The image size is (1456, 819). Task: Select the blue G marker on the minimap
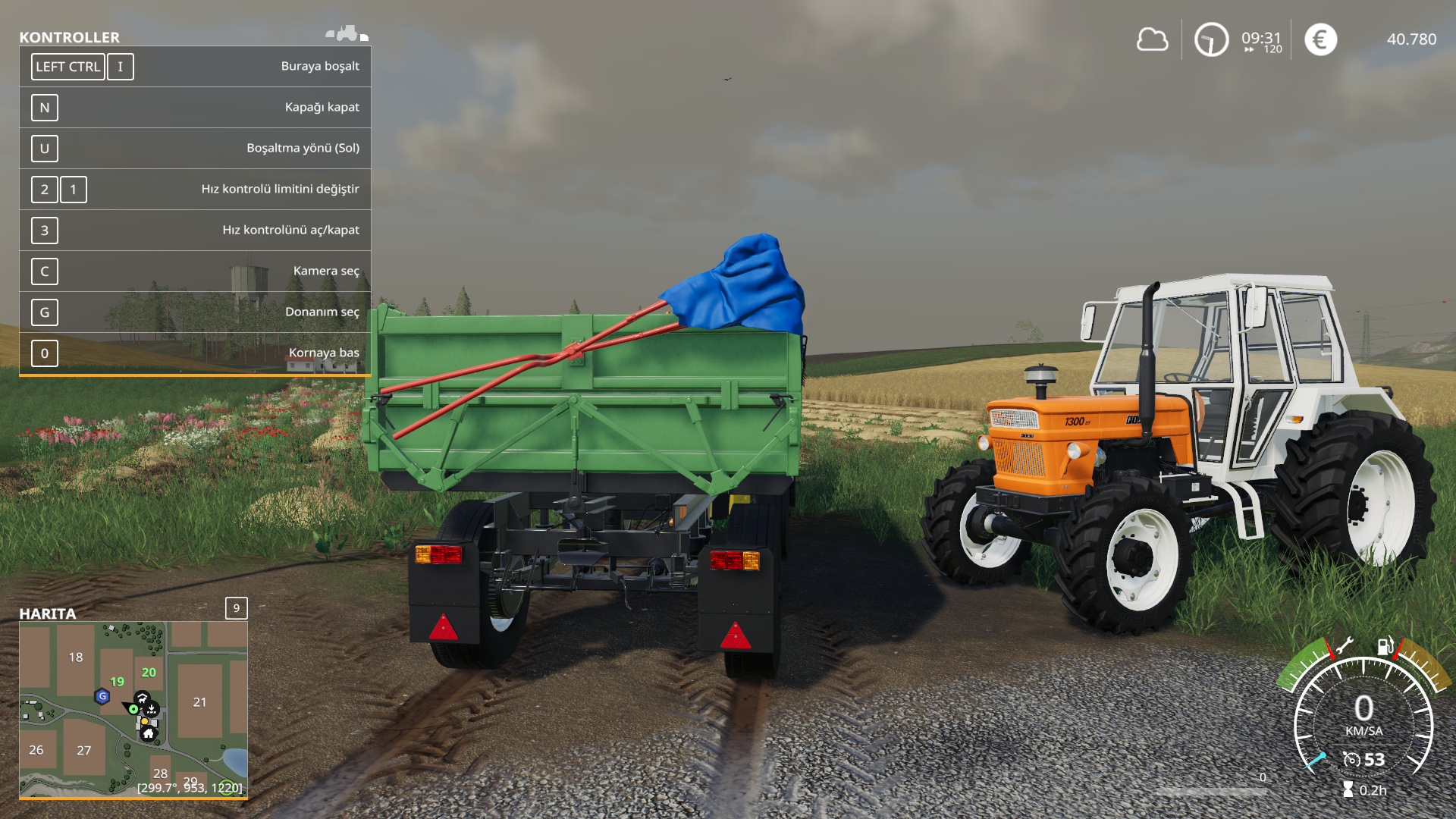click(x=102, y=696)
